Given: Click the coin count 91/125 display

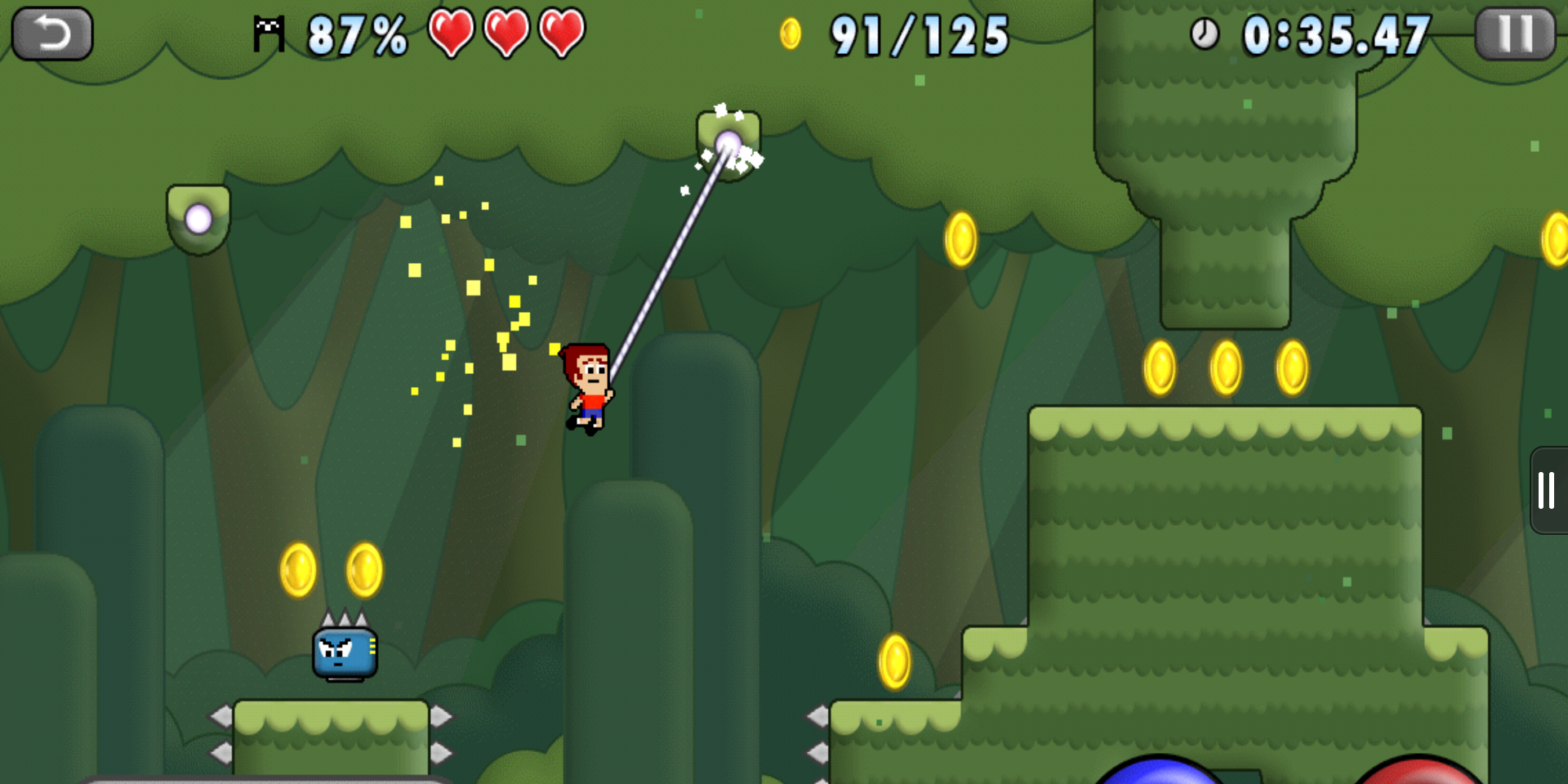Looking at the screenshot, I should tap(916, 36).
